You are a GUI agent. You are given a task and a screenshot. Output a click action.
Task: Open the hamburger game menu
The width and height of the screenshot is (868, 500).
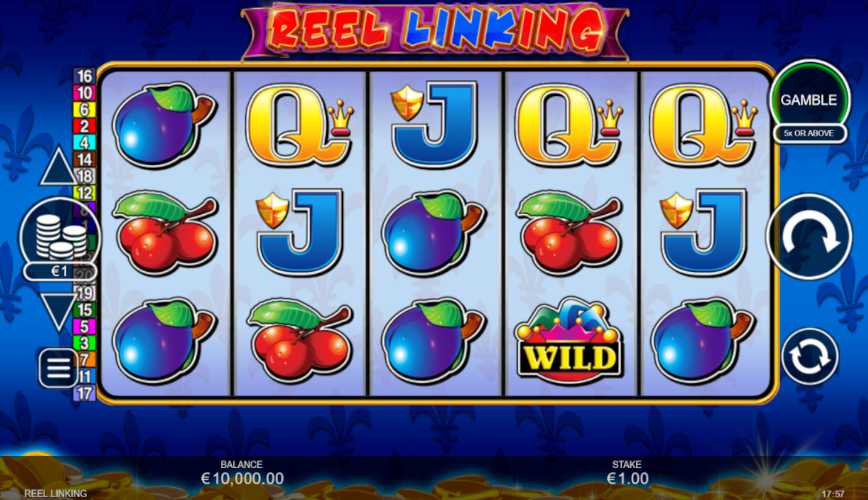58,368
